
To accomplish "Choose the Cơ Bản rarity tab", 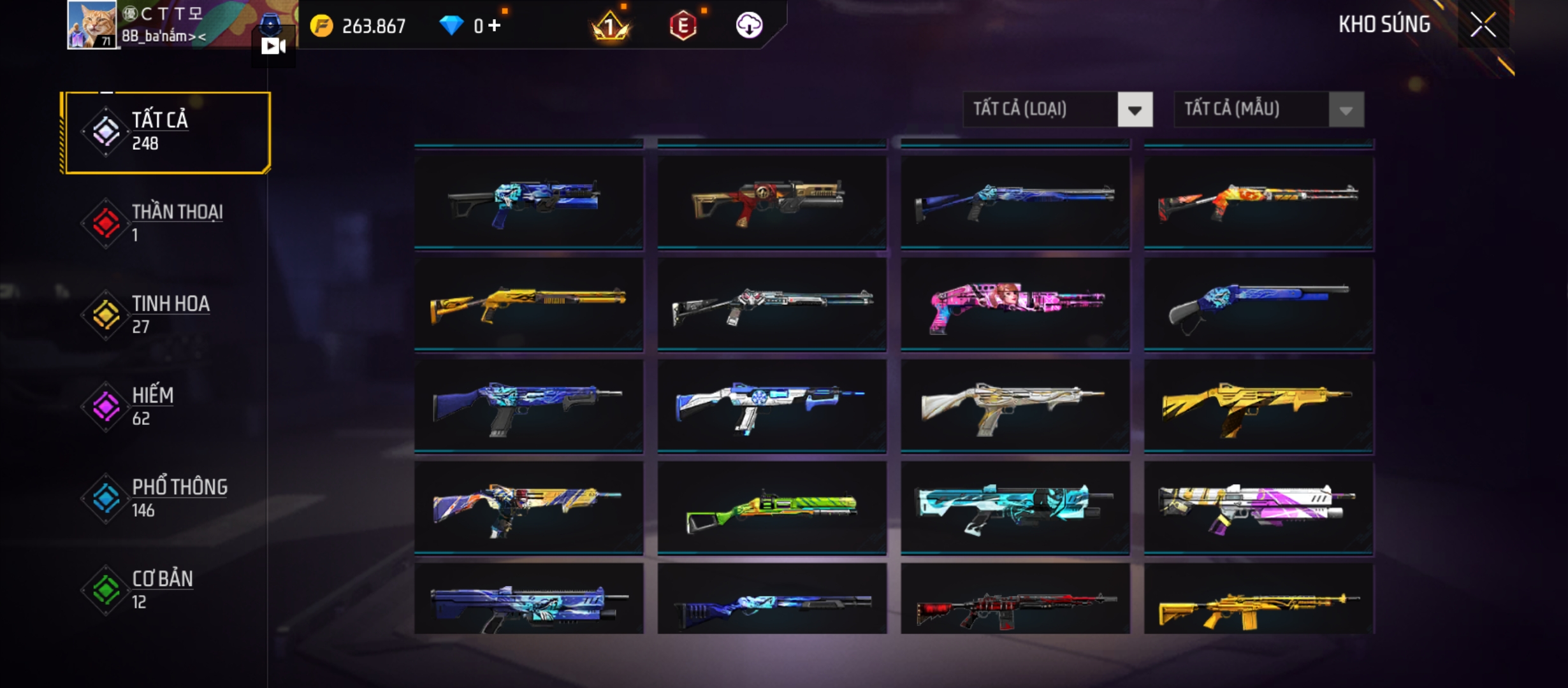I will coord(167,589).
